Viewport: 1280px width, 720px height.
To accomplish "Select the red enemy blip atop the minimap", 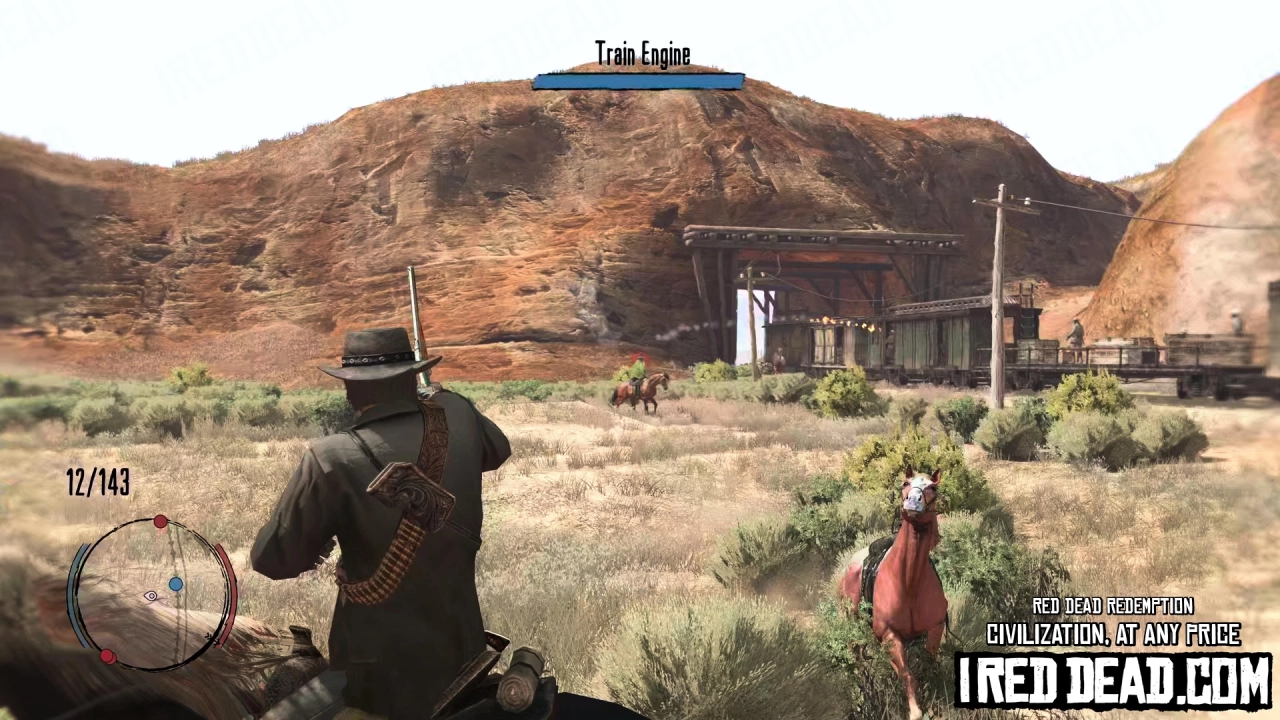I will (161, 521).
